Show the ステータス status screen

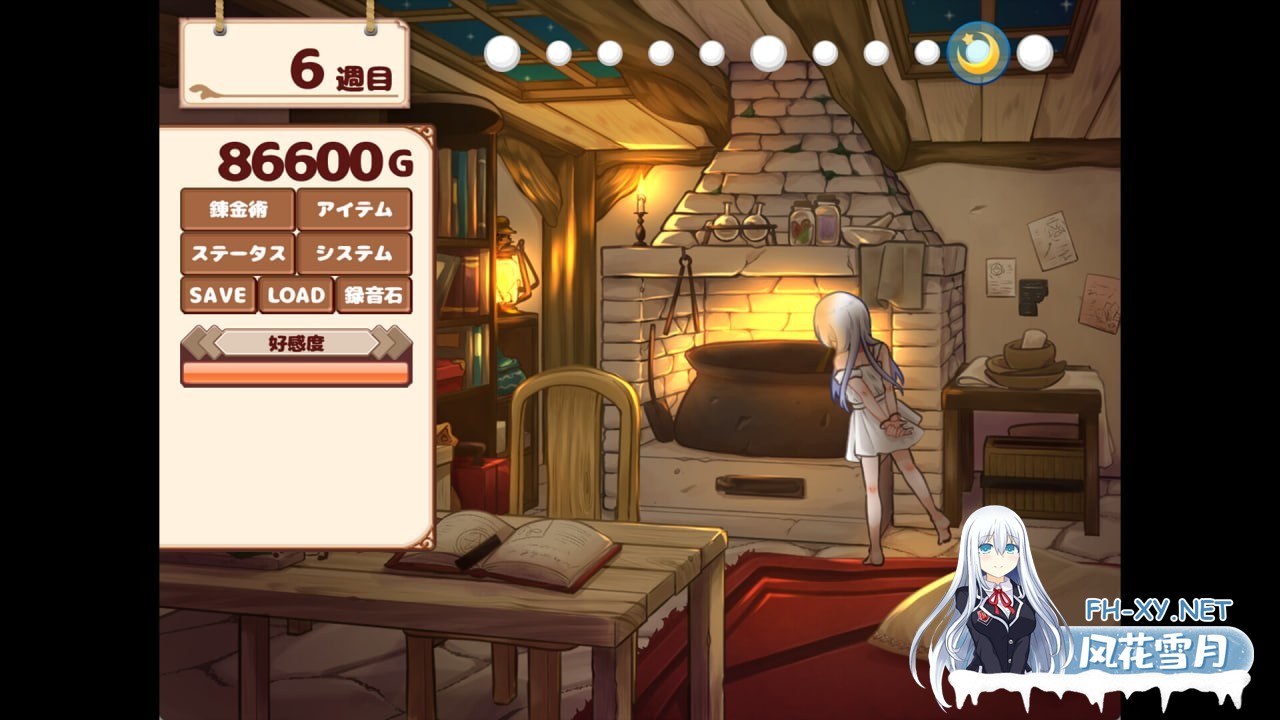237,254
